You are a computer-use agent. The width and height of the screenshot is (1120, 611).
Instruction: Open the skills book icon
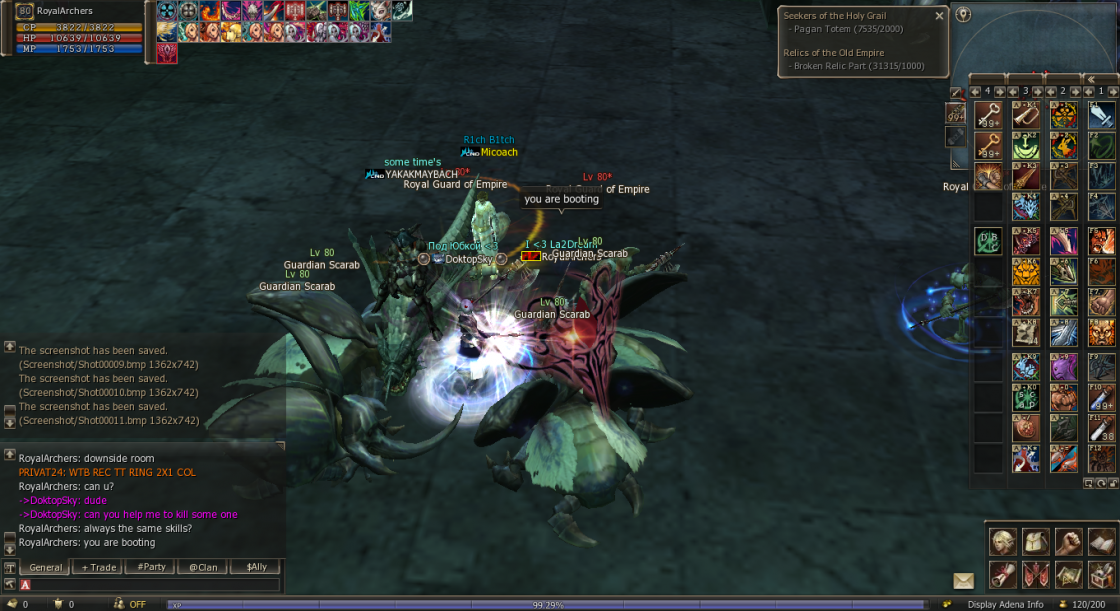(1101, 542)
